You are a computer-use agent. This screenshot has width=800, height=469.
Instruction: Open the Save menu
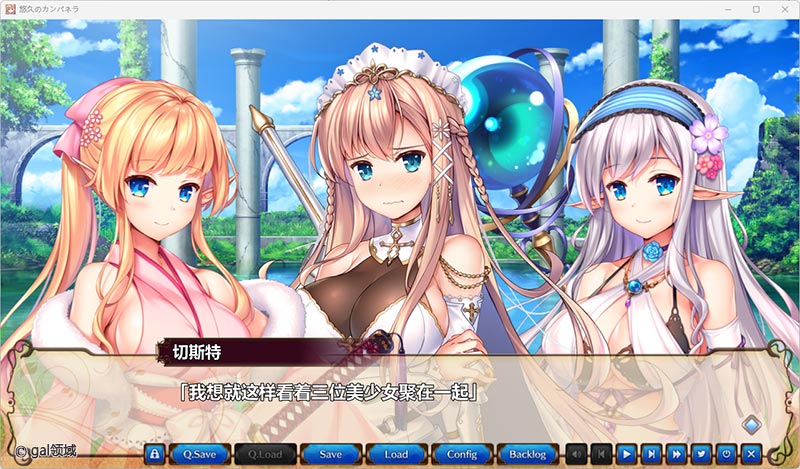(x=331, y=453)
